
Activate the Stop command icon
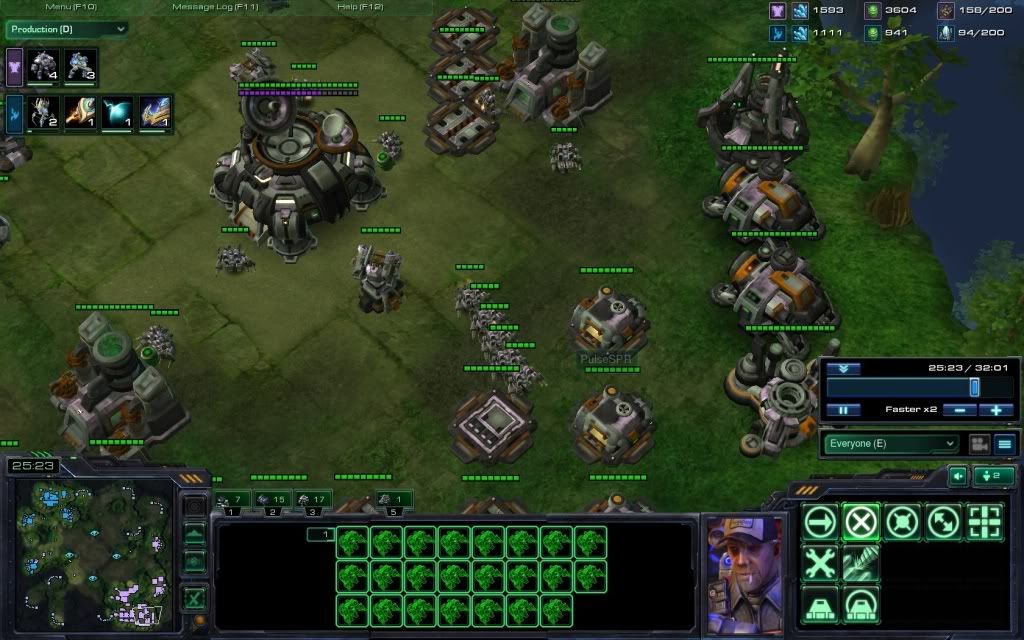coord(861,522)
